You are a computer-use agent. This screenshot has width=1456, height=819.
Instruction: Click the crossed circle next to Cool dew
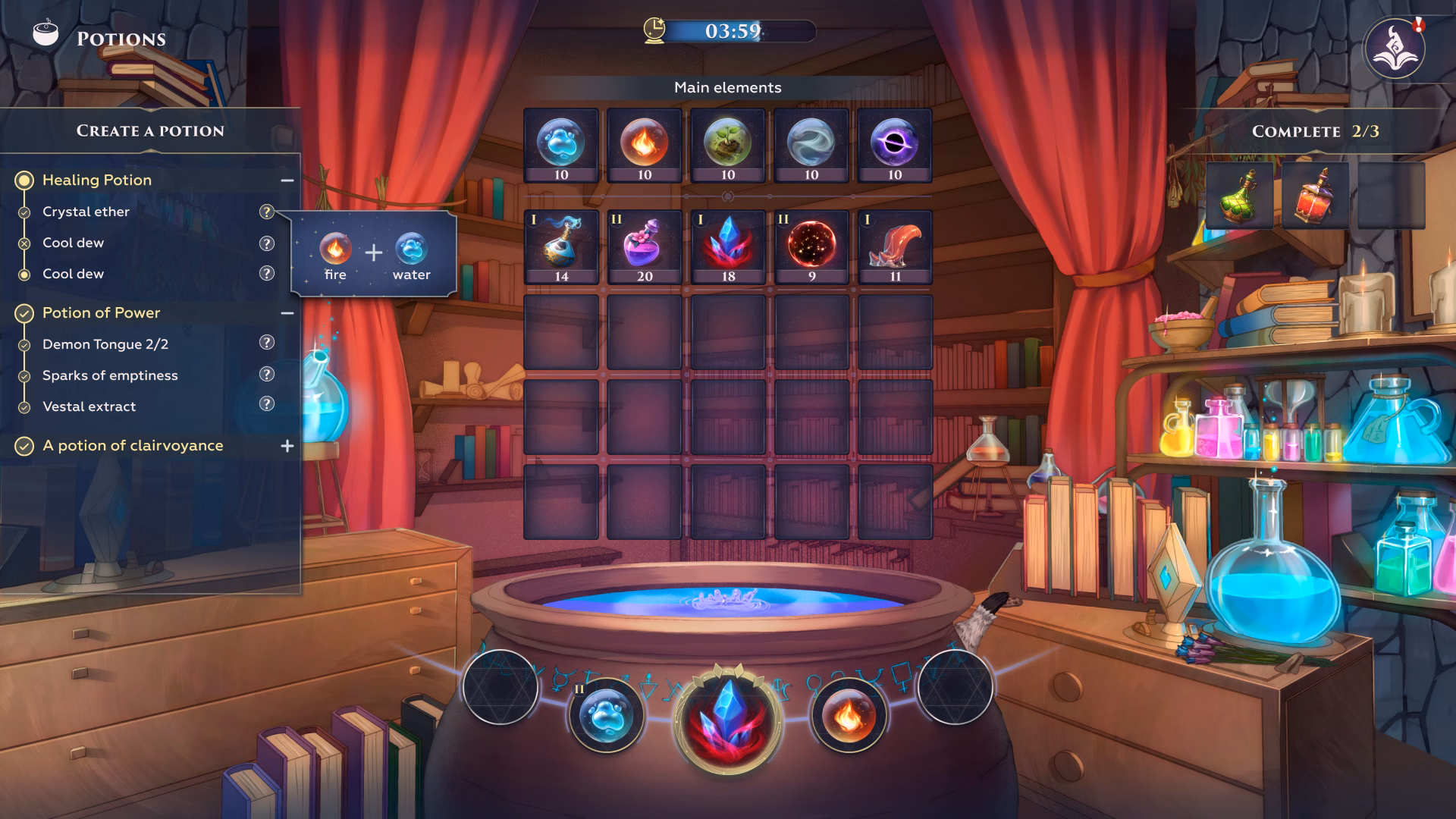25,243
